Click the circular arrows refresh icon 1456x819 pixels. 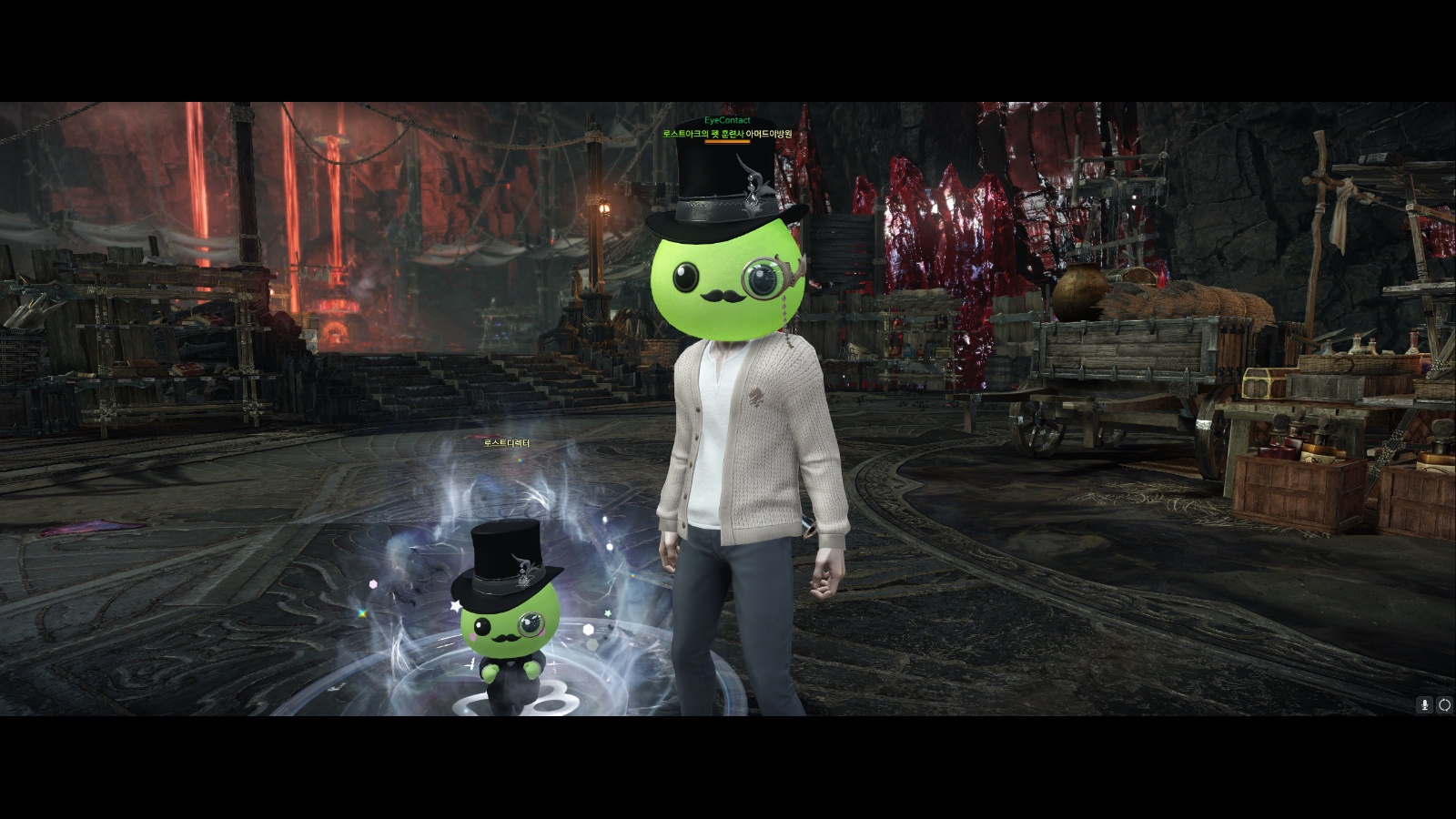pyautogui.click(x=1444, y=704)
